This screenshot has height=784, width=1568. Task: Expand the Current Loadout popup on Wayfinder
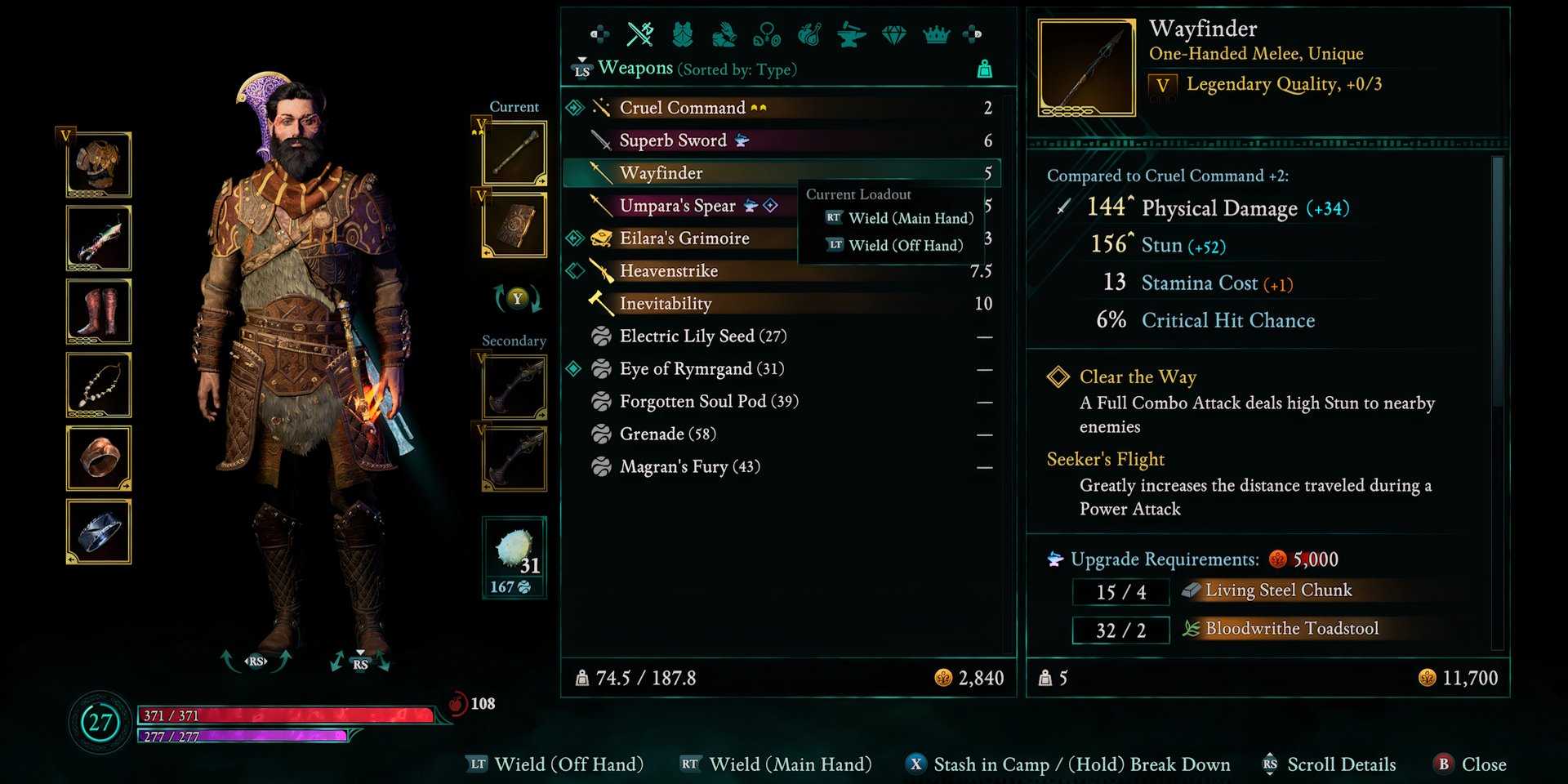tap(859, 194)
